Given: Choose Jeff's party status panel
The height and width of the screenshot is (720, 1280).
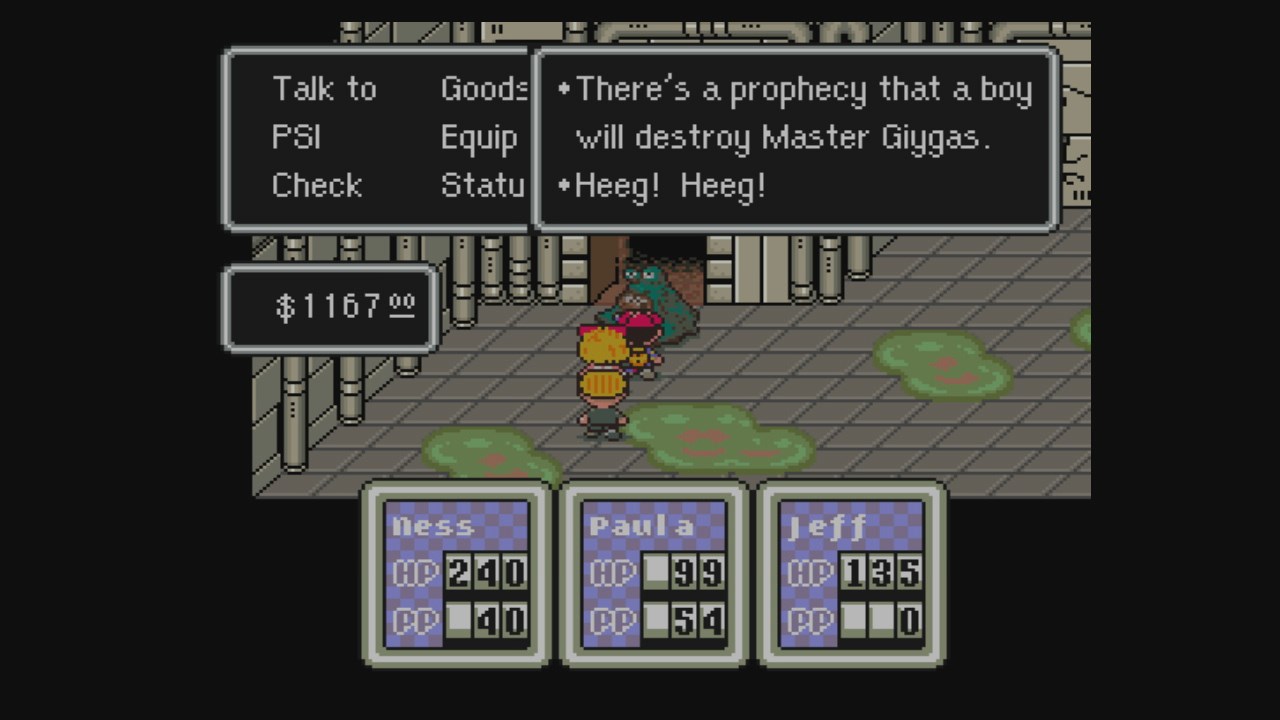Looking at the screenshot, I should pos(851,574).
